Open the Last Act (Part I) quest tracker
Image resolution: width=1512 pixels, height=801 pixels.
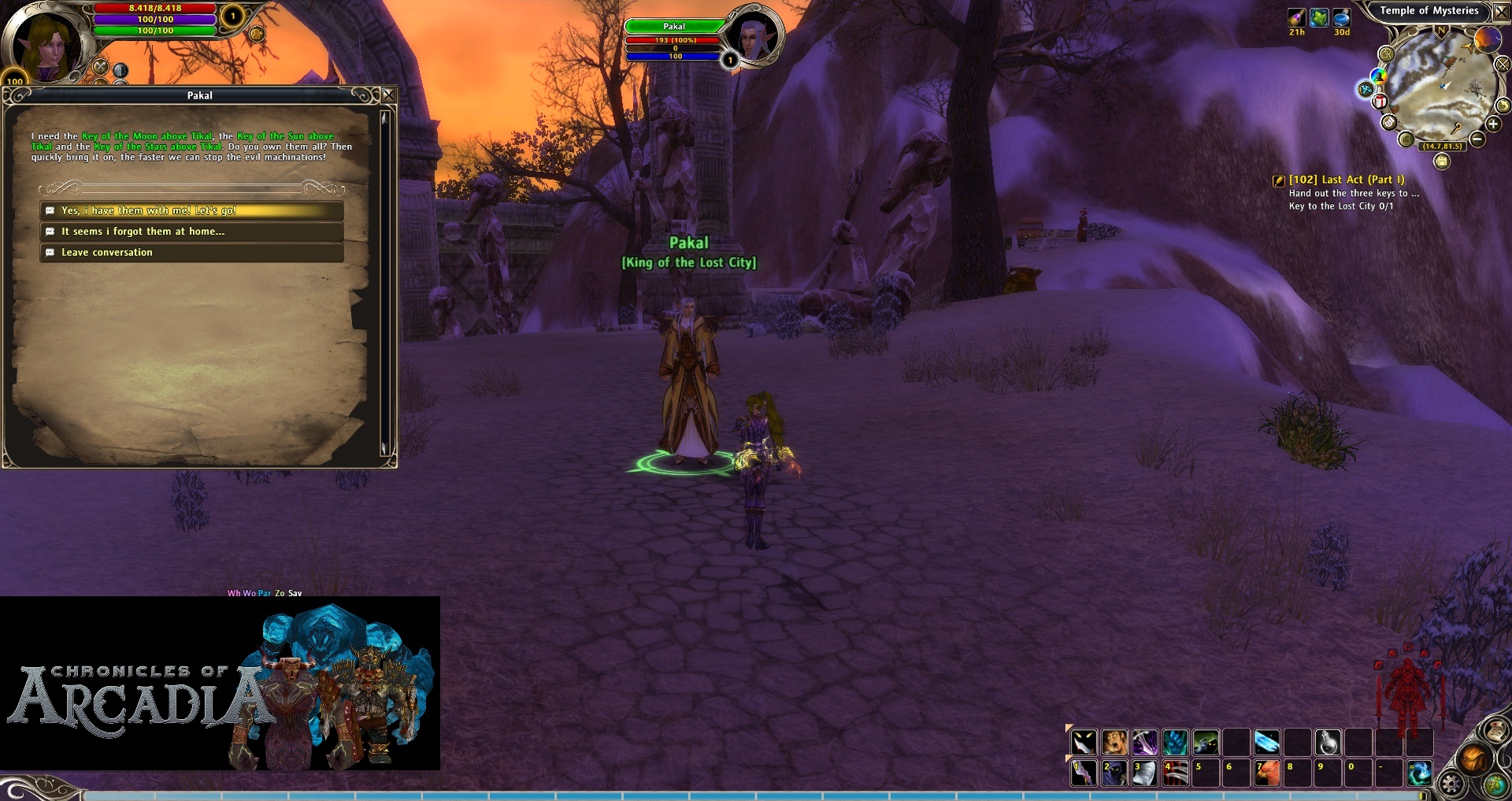click(1346, 180)
